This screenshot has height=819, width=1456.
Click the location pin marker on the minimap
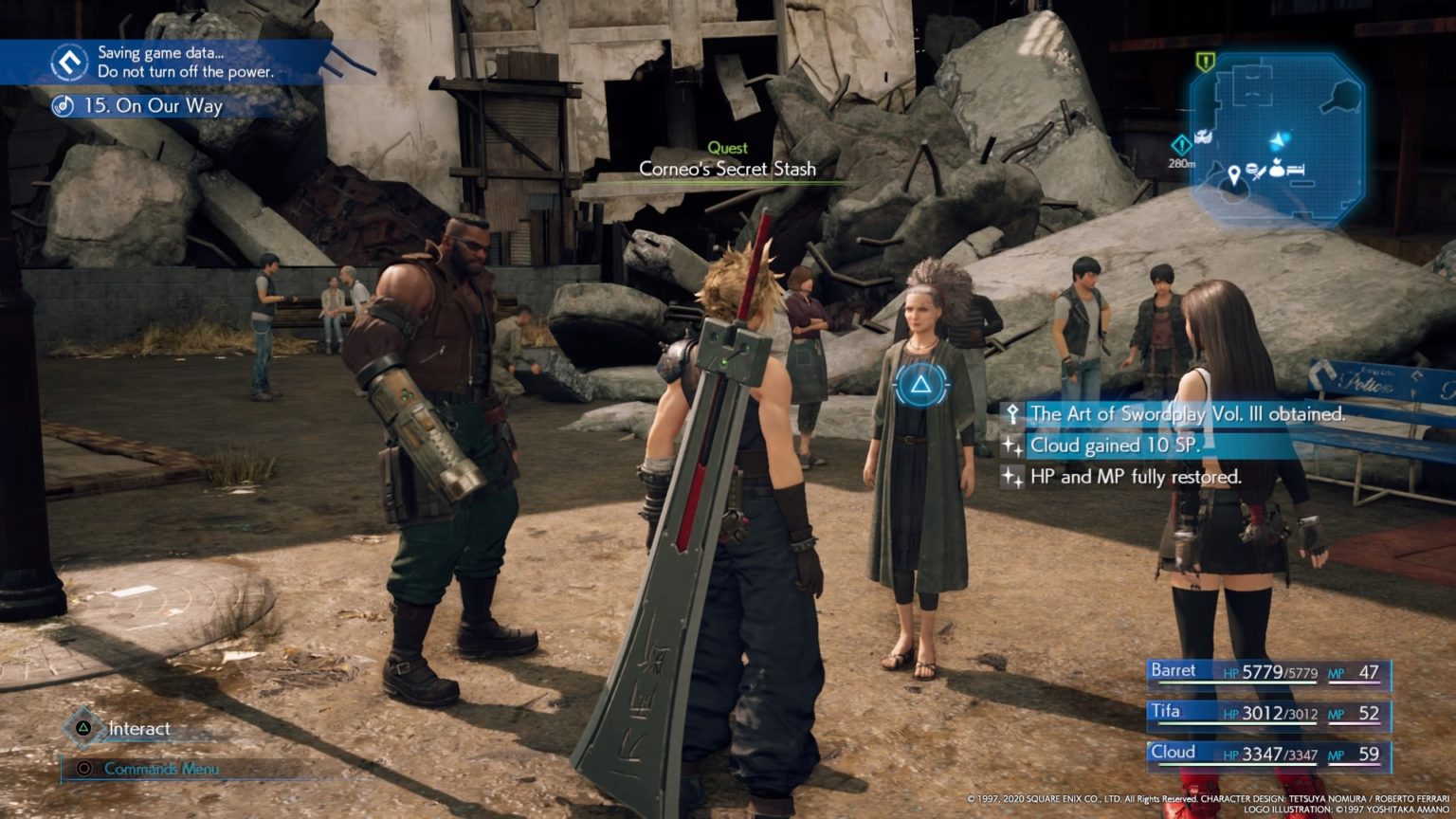coord(1233,173)
